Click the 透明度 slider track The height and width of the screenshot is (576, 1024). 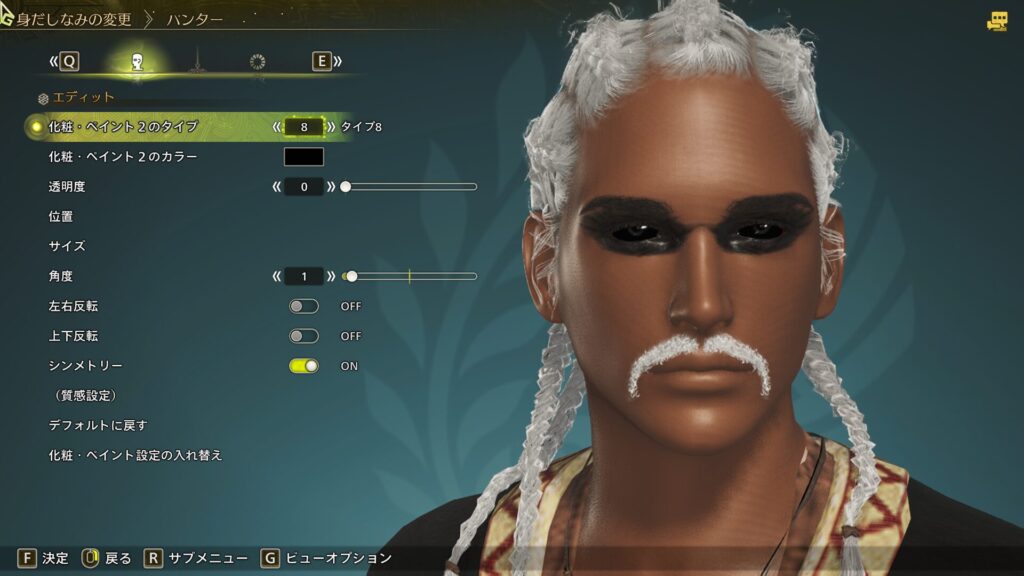[x=410, y=187]
